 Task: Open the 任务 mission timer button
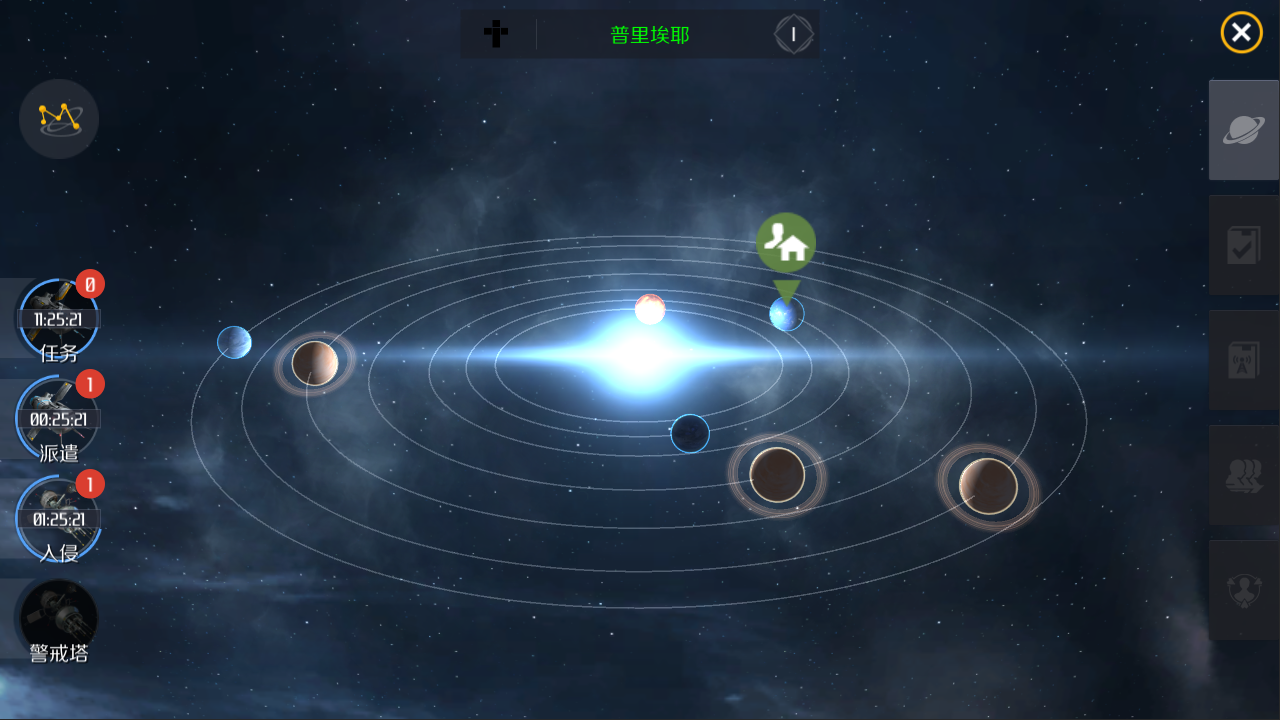(59, 319)
